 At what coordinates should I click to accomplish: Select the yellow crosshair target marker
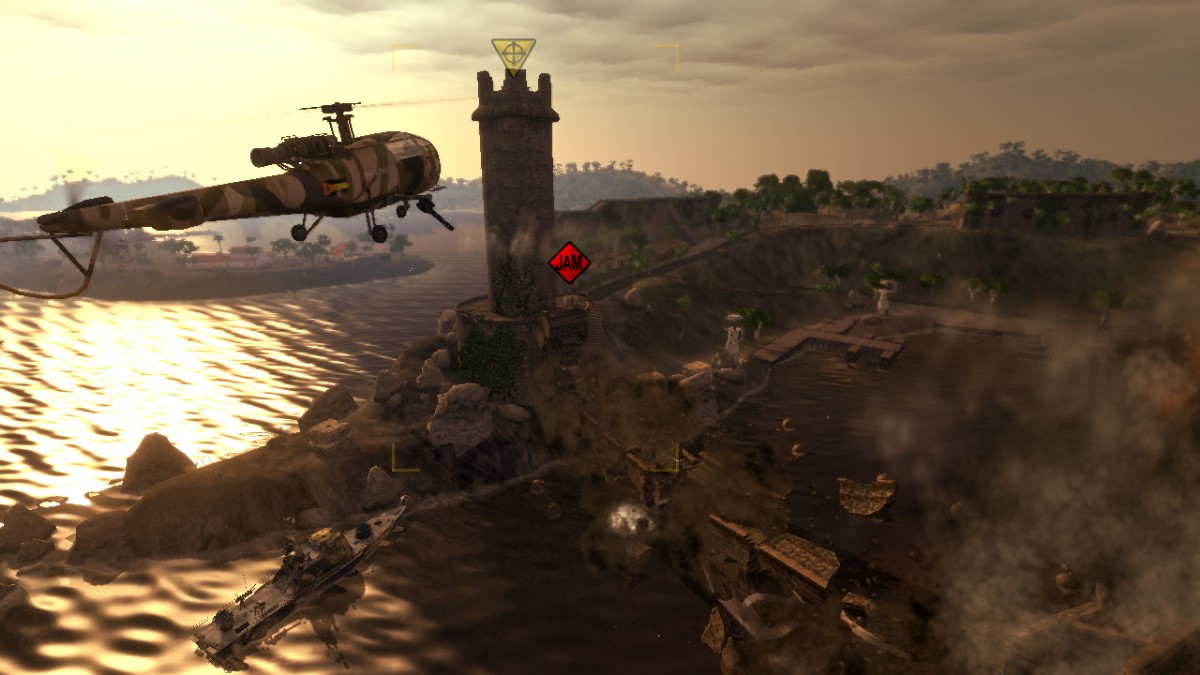coord(513,53)
